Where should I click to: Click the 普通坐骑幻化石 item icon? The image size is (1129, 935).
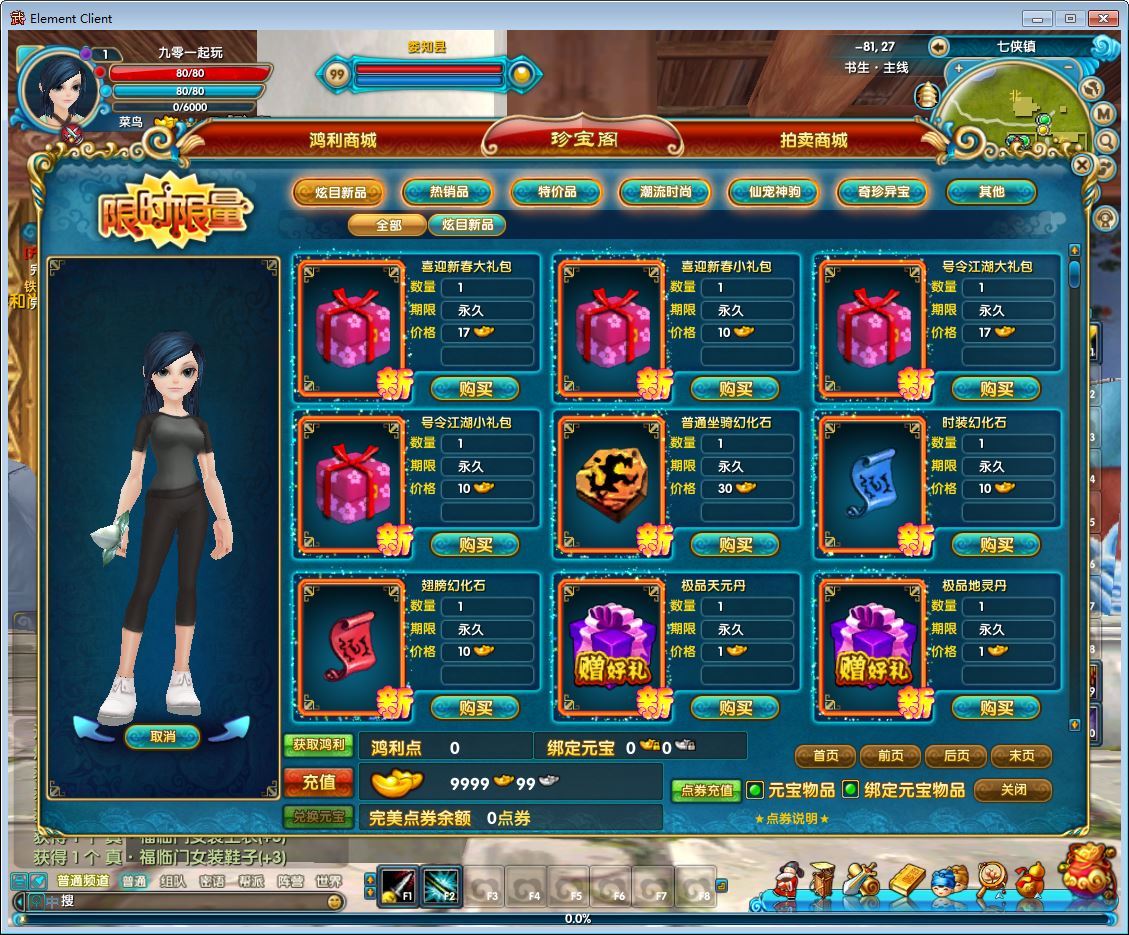click(x=610, y=481)
